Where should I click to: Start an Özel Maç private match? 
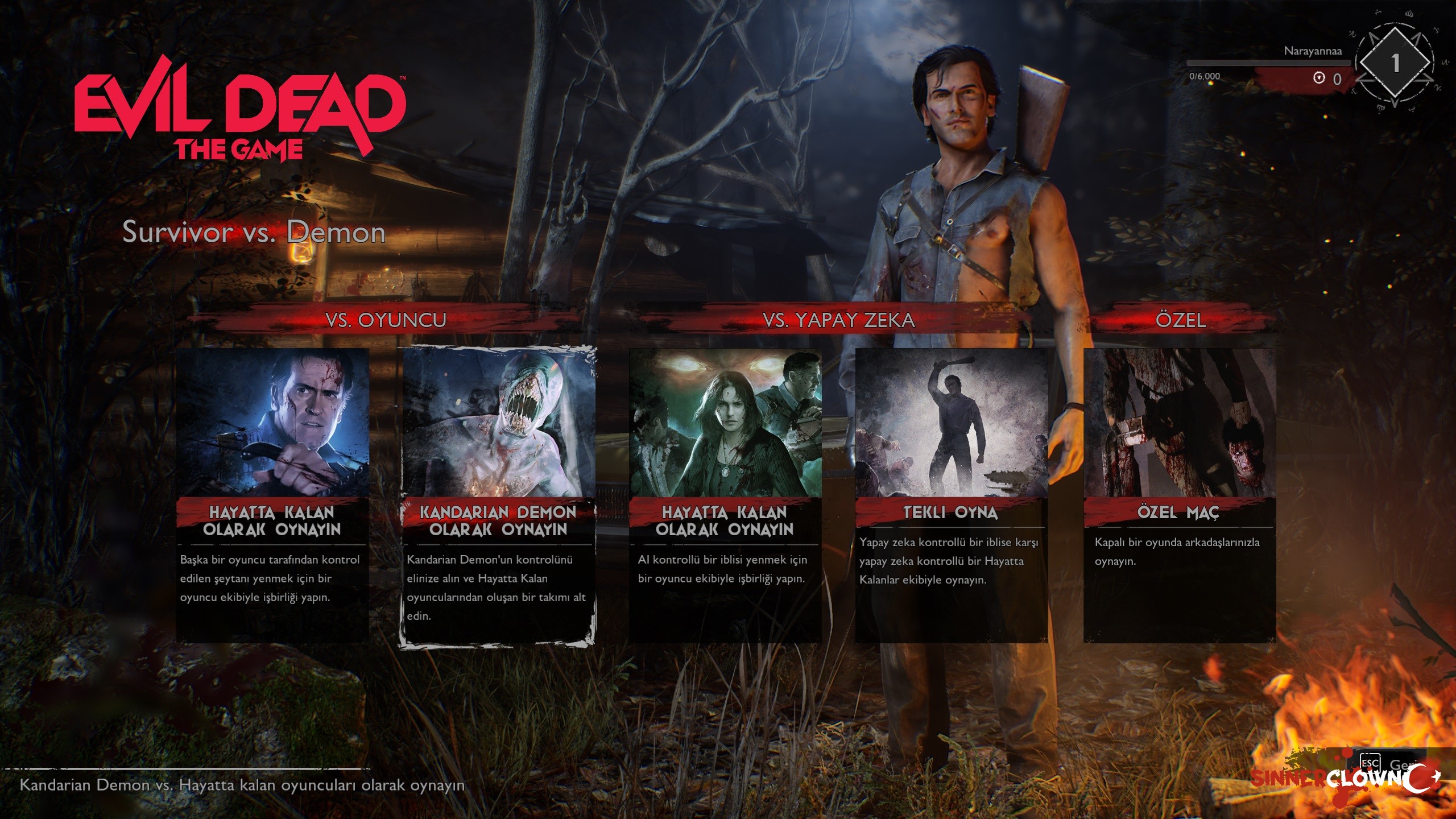tap(1179, 495)
